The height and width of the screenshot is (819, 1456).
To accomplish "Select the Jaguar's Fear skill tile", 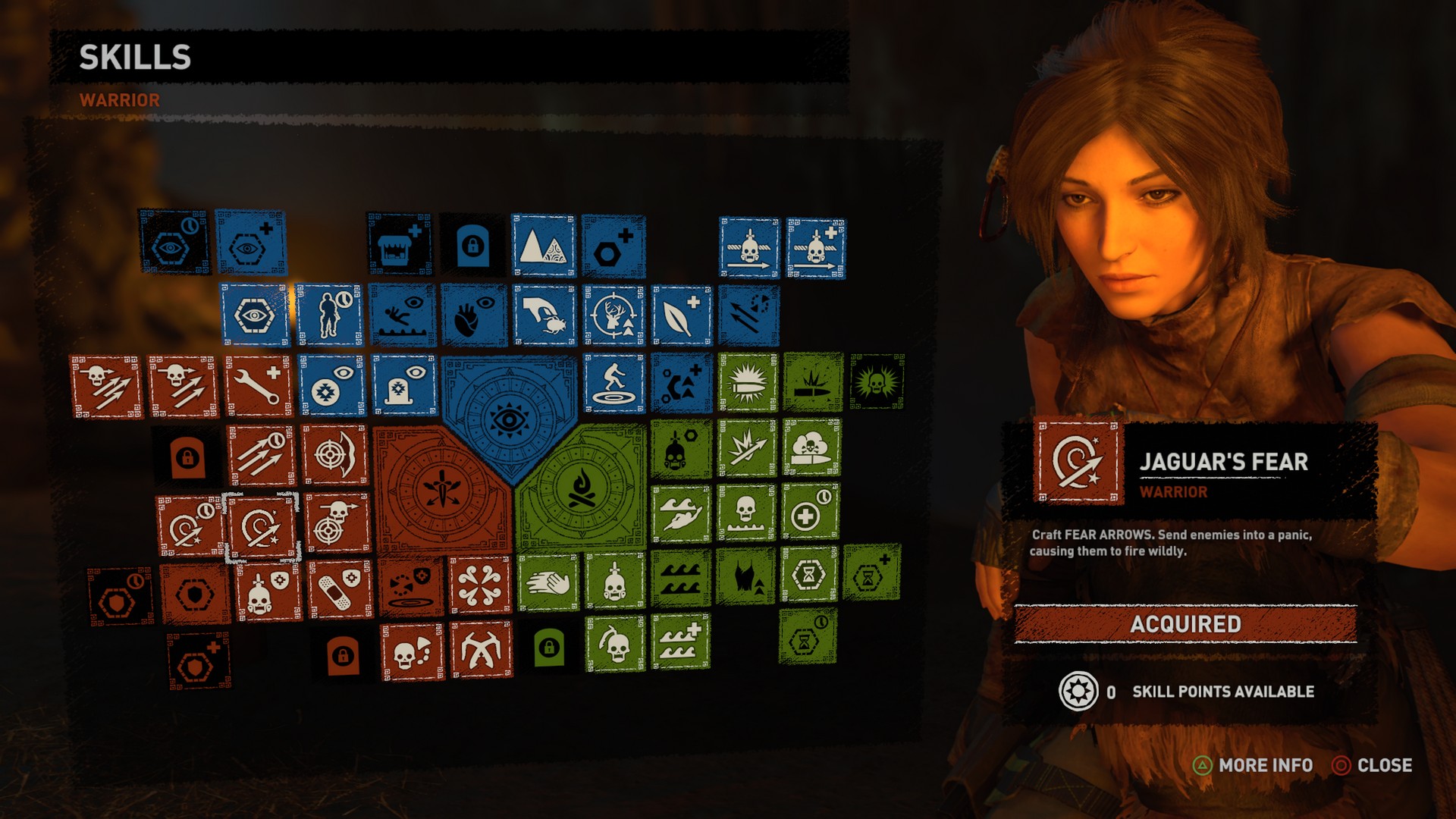I will click(261, 529).
